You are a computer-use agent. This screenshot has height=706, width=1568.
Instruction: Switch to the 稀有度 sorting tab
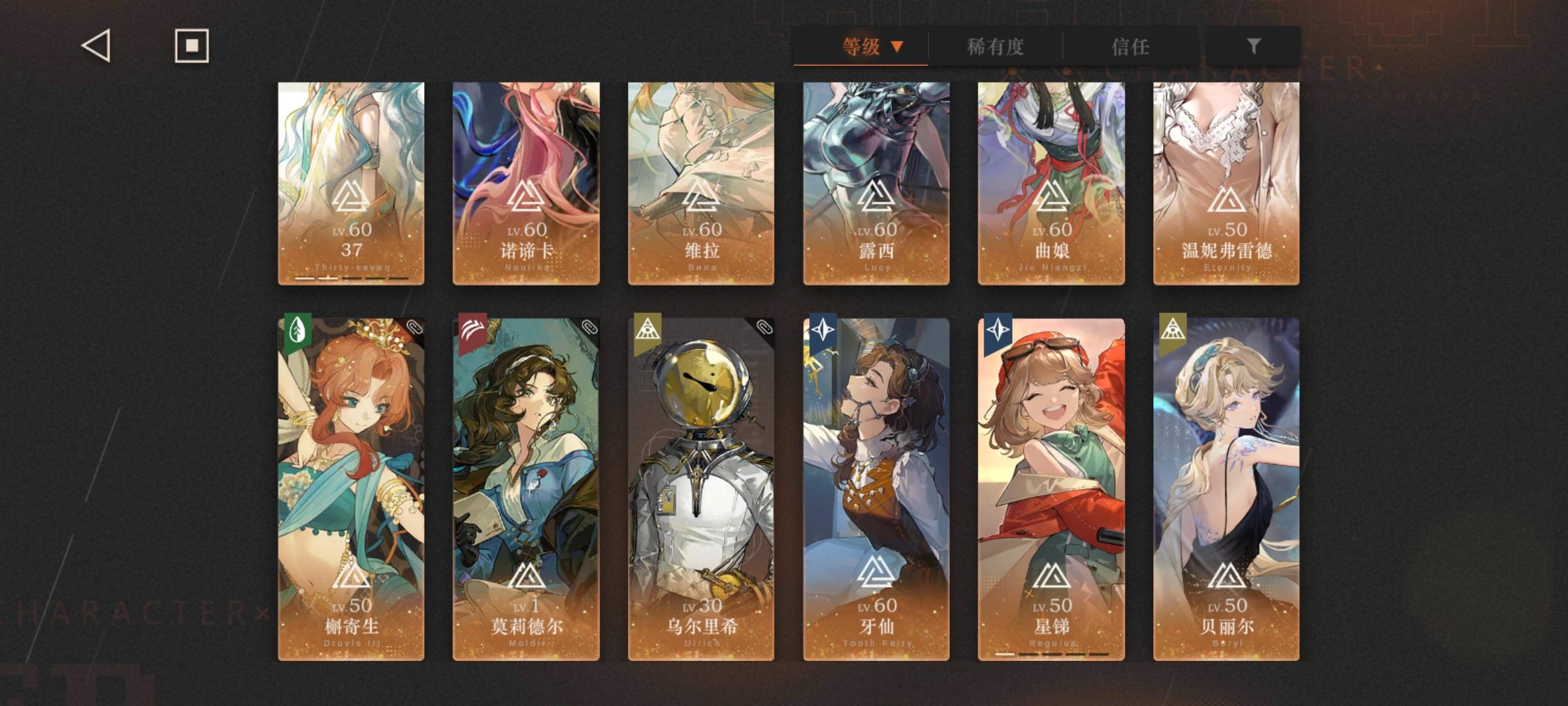coord(995,47)
